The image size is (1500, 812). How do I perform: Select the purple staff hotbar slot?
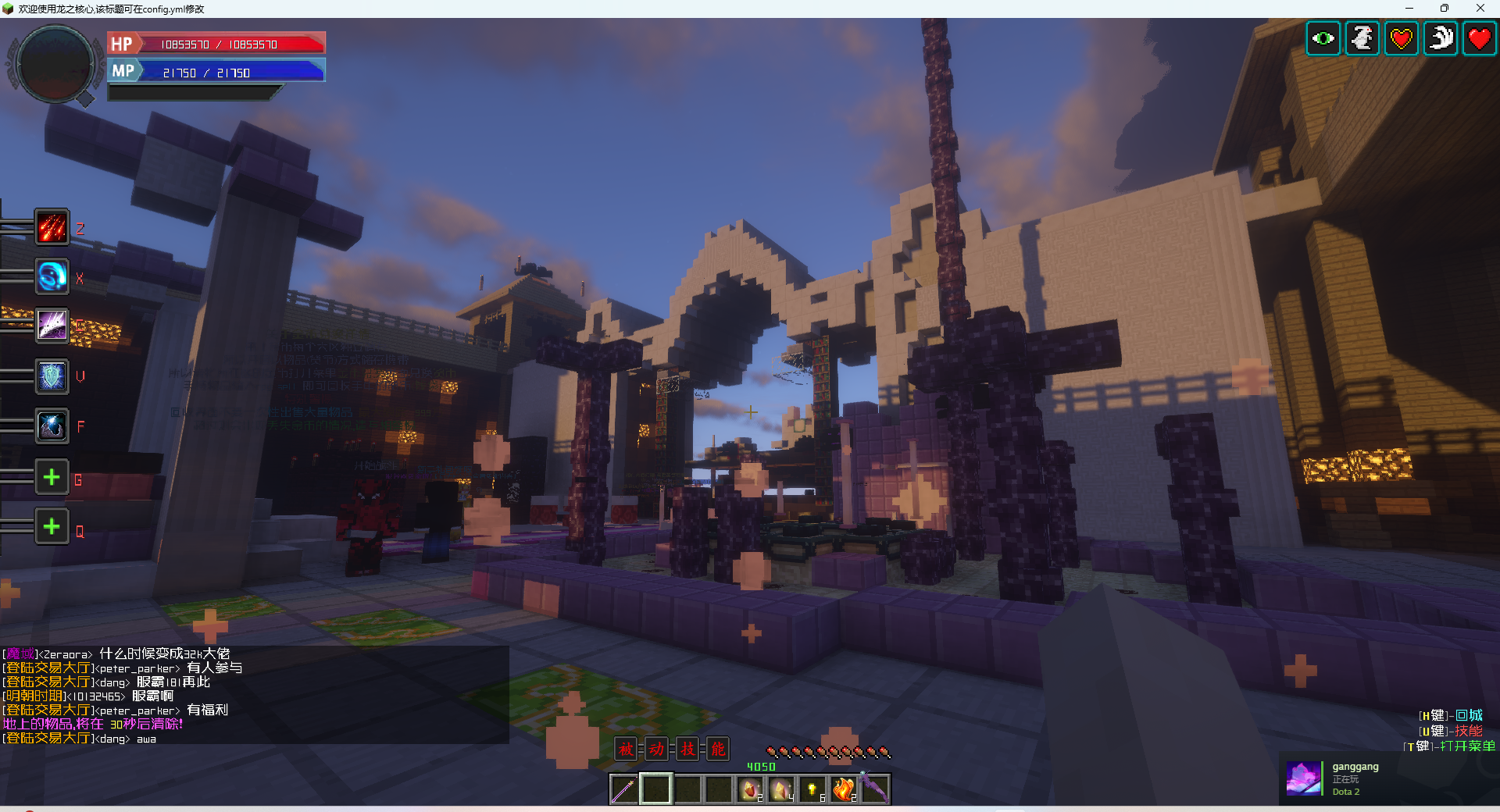624,789
